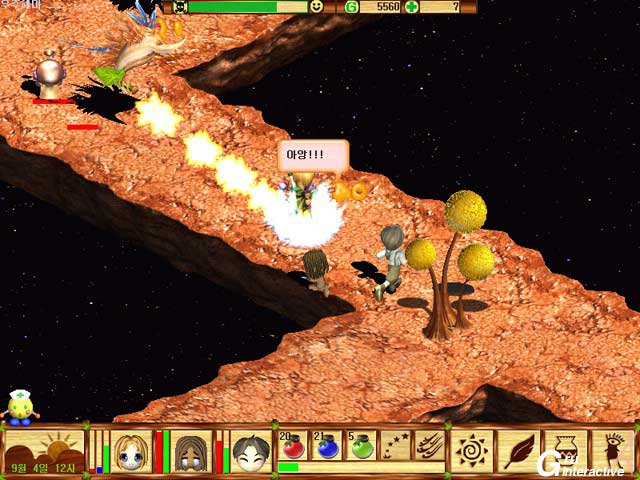
Task: Use the green potion
Action: pyautogui.click(x=361, y=445)
